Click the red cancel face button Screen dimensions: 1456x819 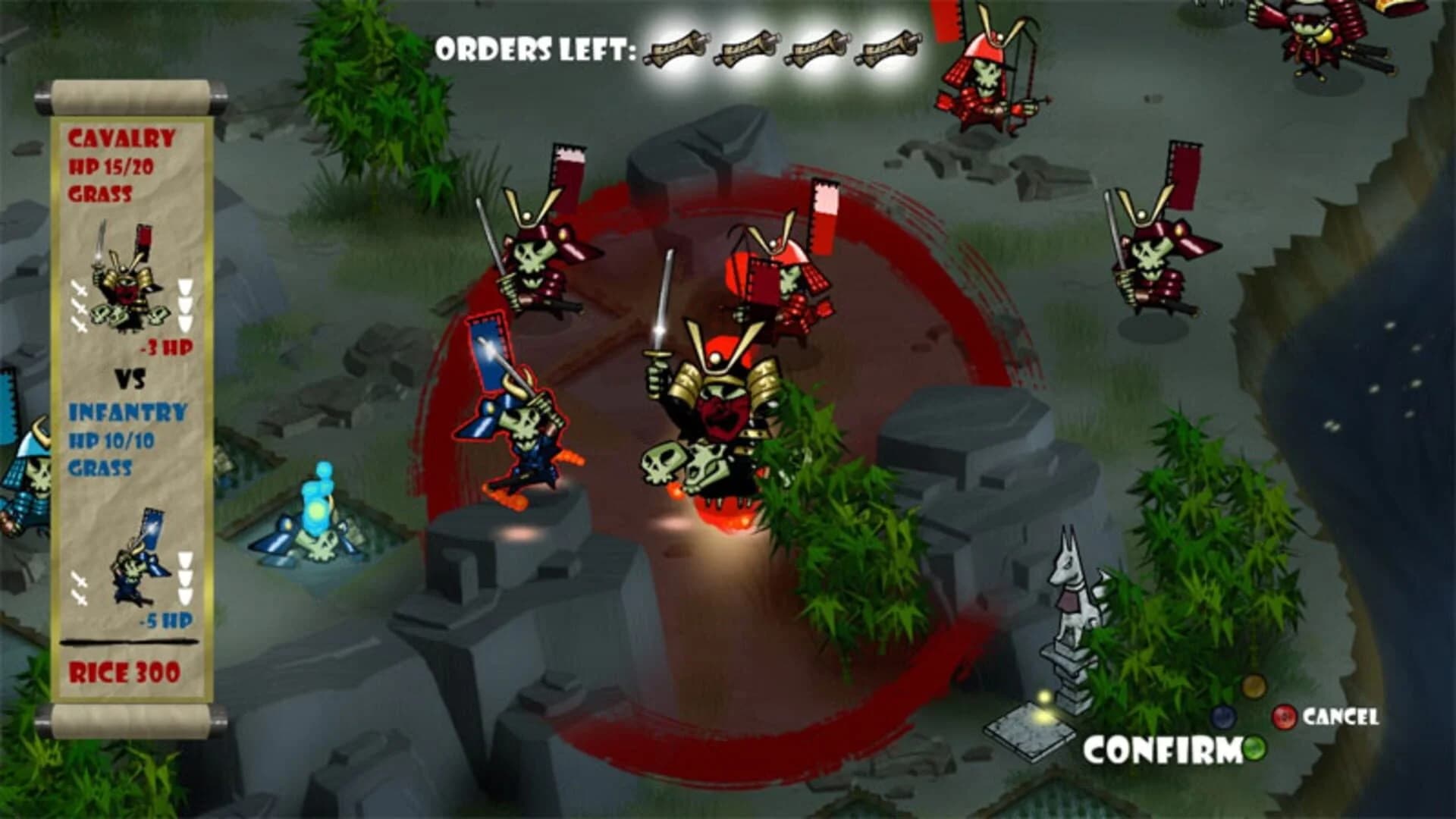pos(1285,717)
